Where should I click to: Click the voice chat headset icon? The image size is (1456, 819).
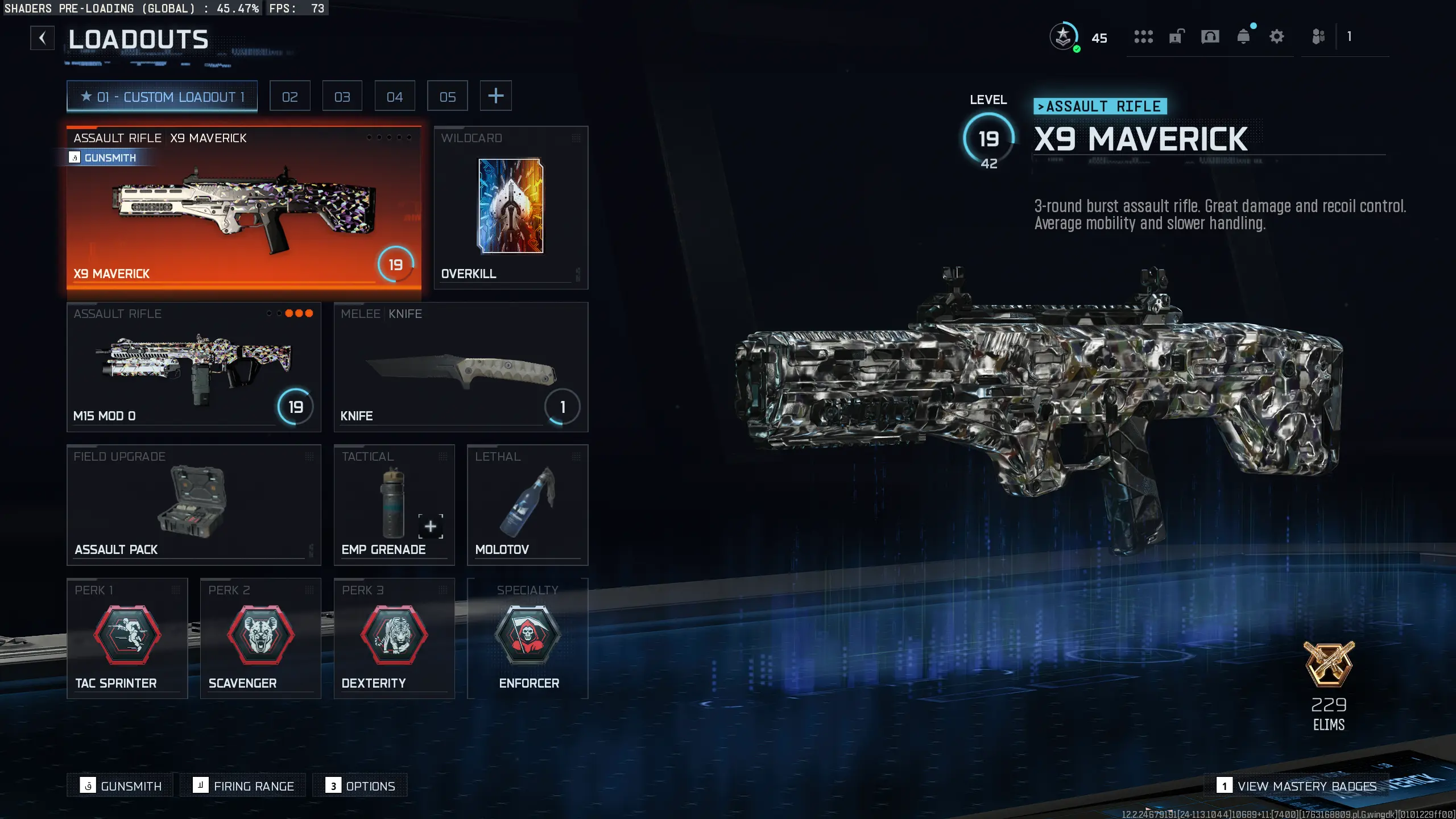click(1210, 38)
